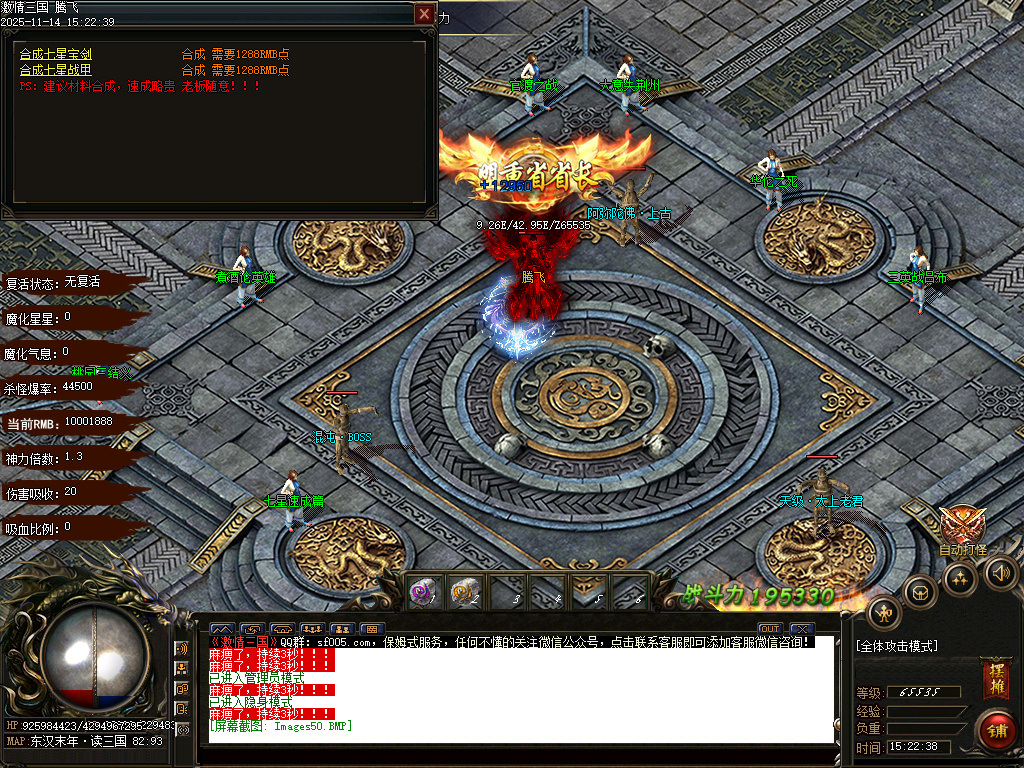This screenshot has width=1024, height=768.
Task: Close the 合成 dialog with the red X
Action: tap(425, 14)
